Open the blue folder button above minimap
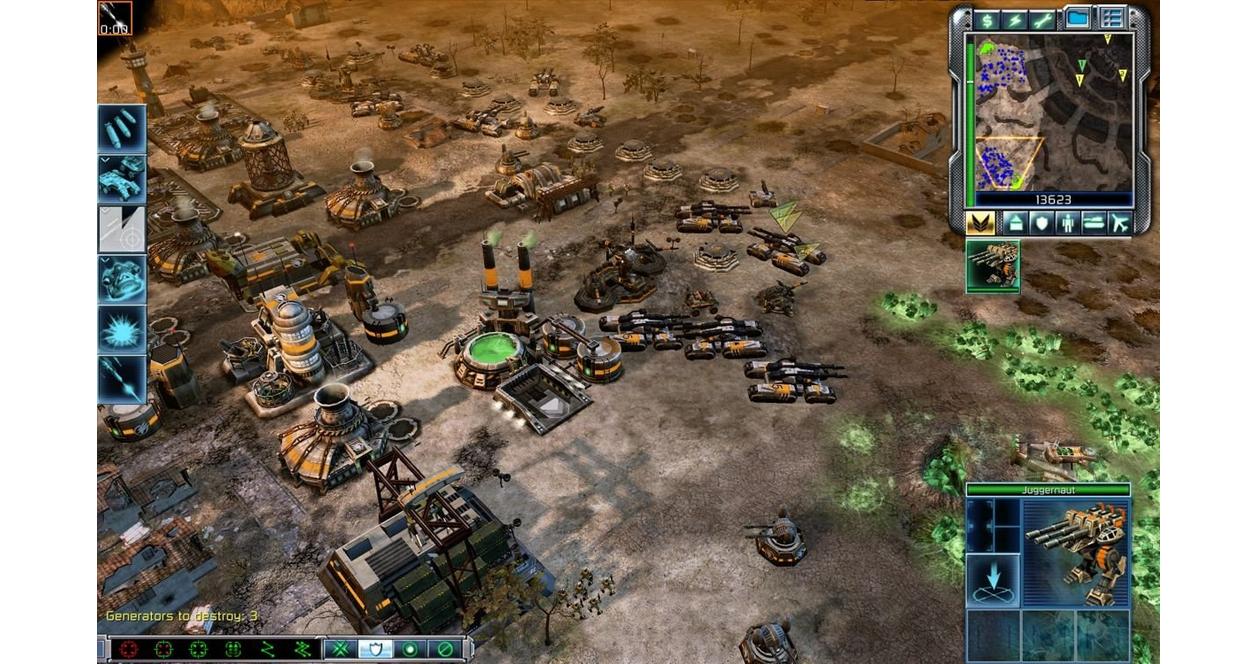The image size is (1256, 664). [x=1077, y=18]
